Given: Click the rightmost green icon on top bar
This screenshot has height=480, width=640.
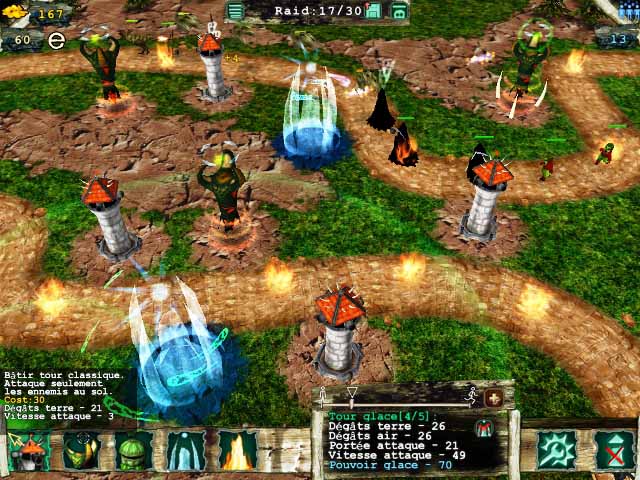Looking at the screenshot, I should tap(399, 11).
